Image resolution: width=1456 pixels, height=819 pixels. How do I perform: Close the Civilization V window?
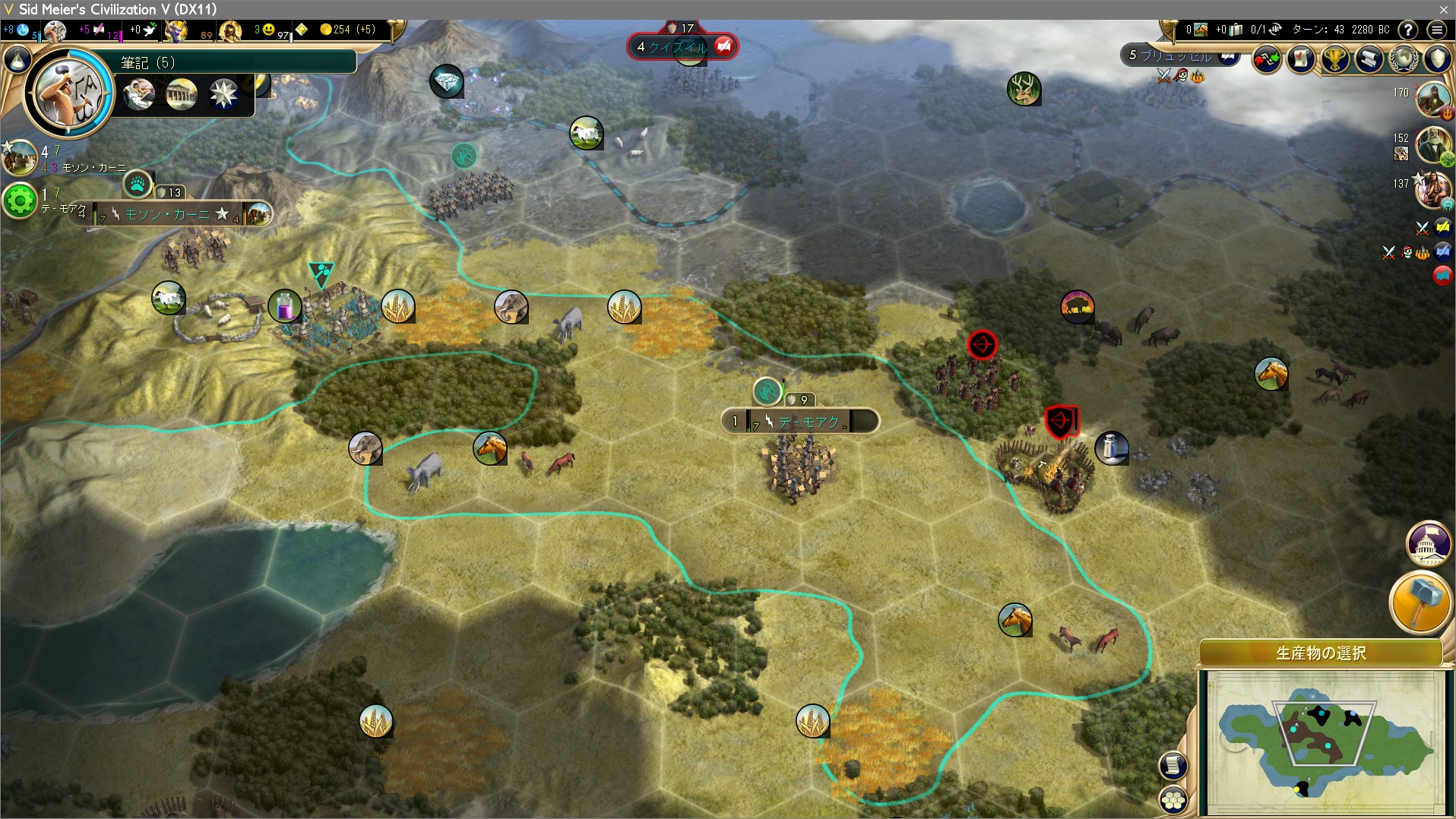coord(1443,9)
